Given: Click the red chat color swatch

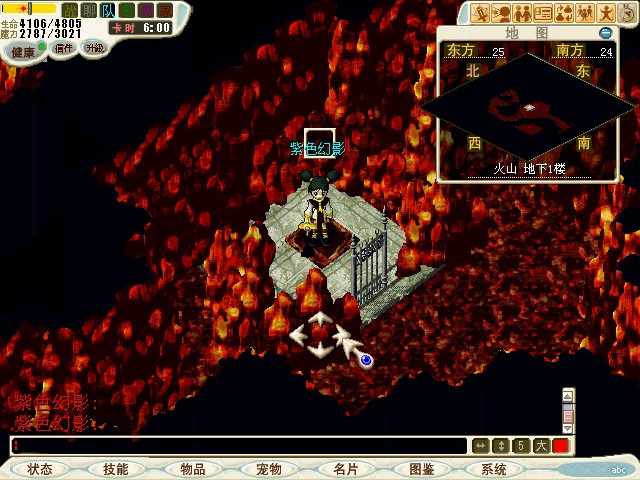Looking at the screenshot, I should (x=560, y=446).
